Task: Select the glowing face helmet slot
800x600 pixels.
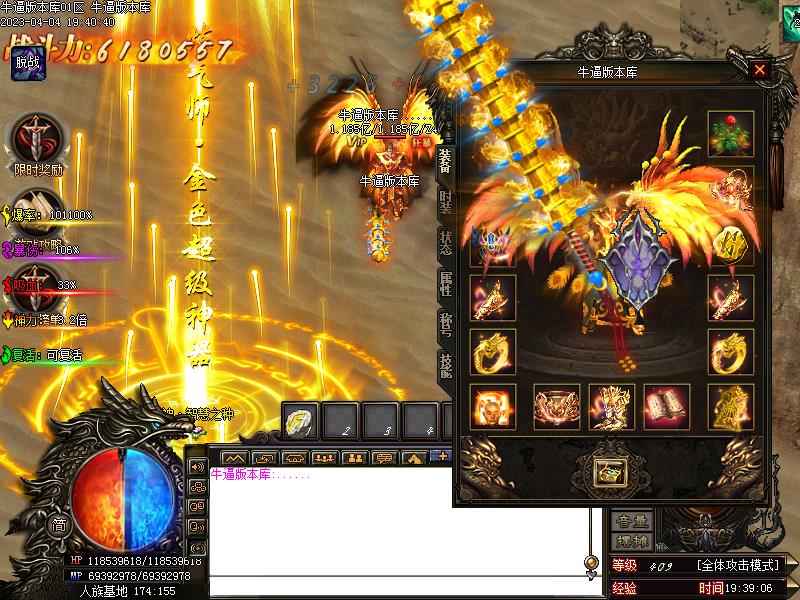Action: pos(493,406)
